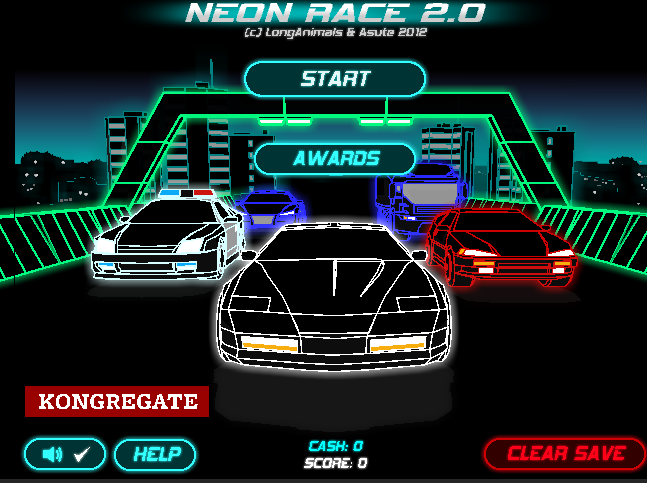647x483 pixels.
Task: Click the START button
Action: pyautogui.click(x=335, y=79)
